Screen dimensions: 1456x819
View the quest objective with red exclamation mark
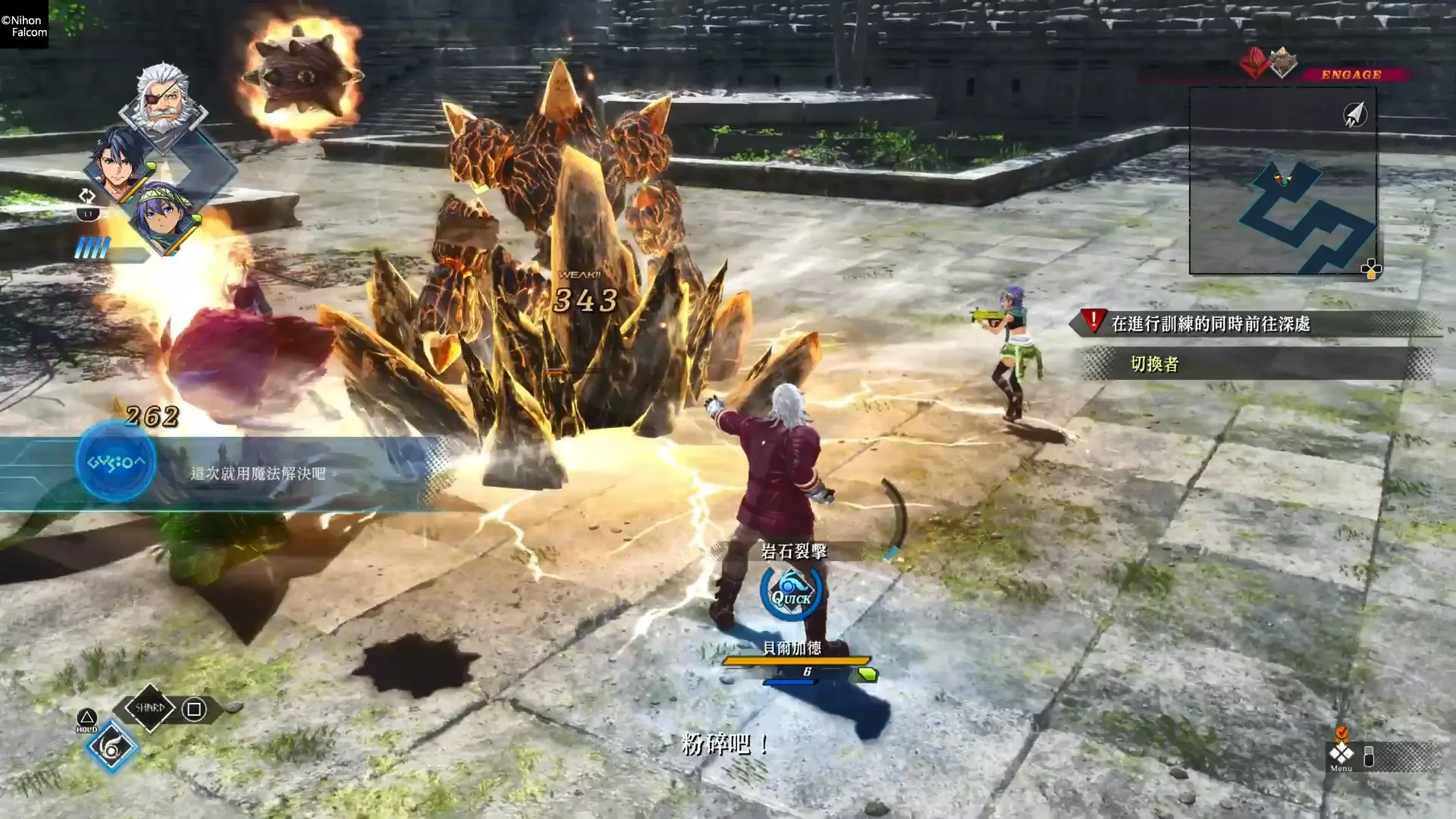pyautogui.click(x=1210, y=324)
